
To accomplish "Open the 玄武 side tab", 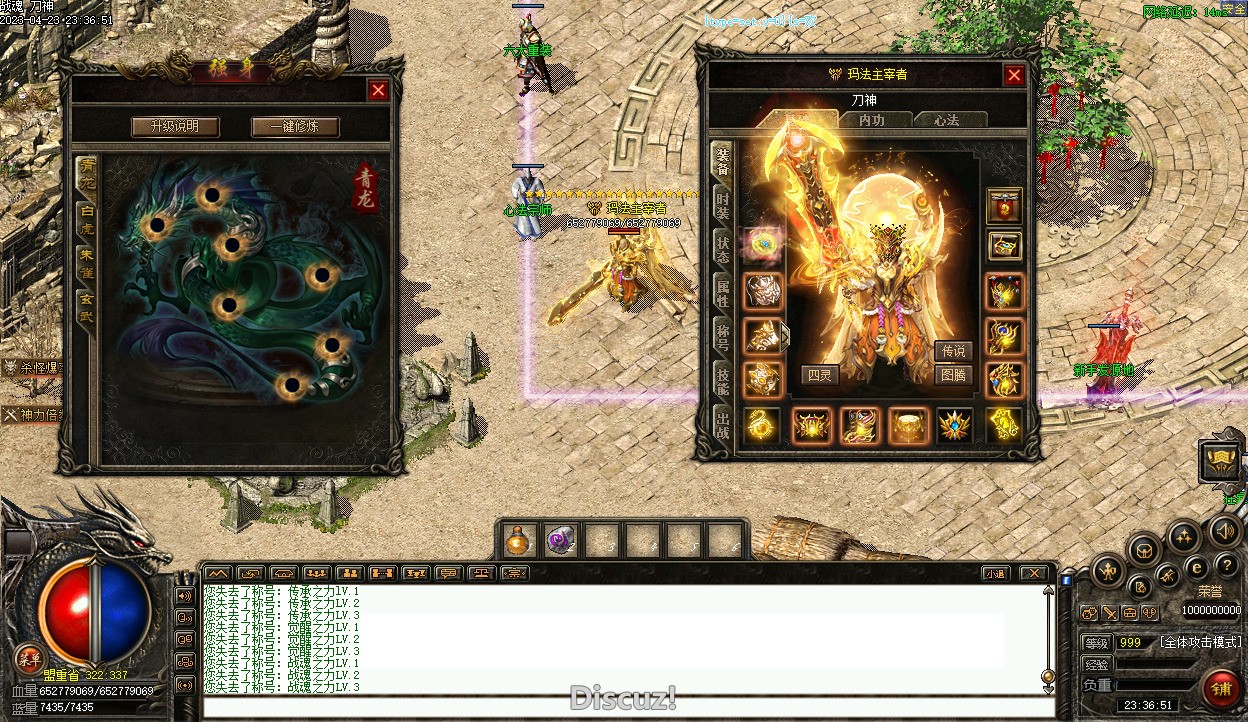I will pos(87,305).
